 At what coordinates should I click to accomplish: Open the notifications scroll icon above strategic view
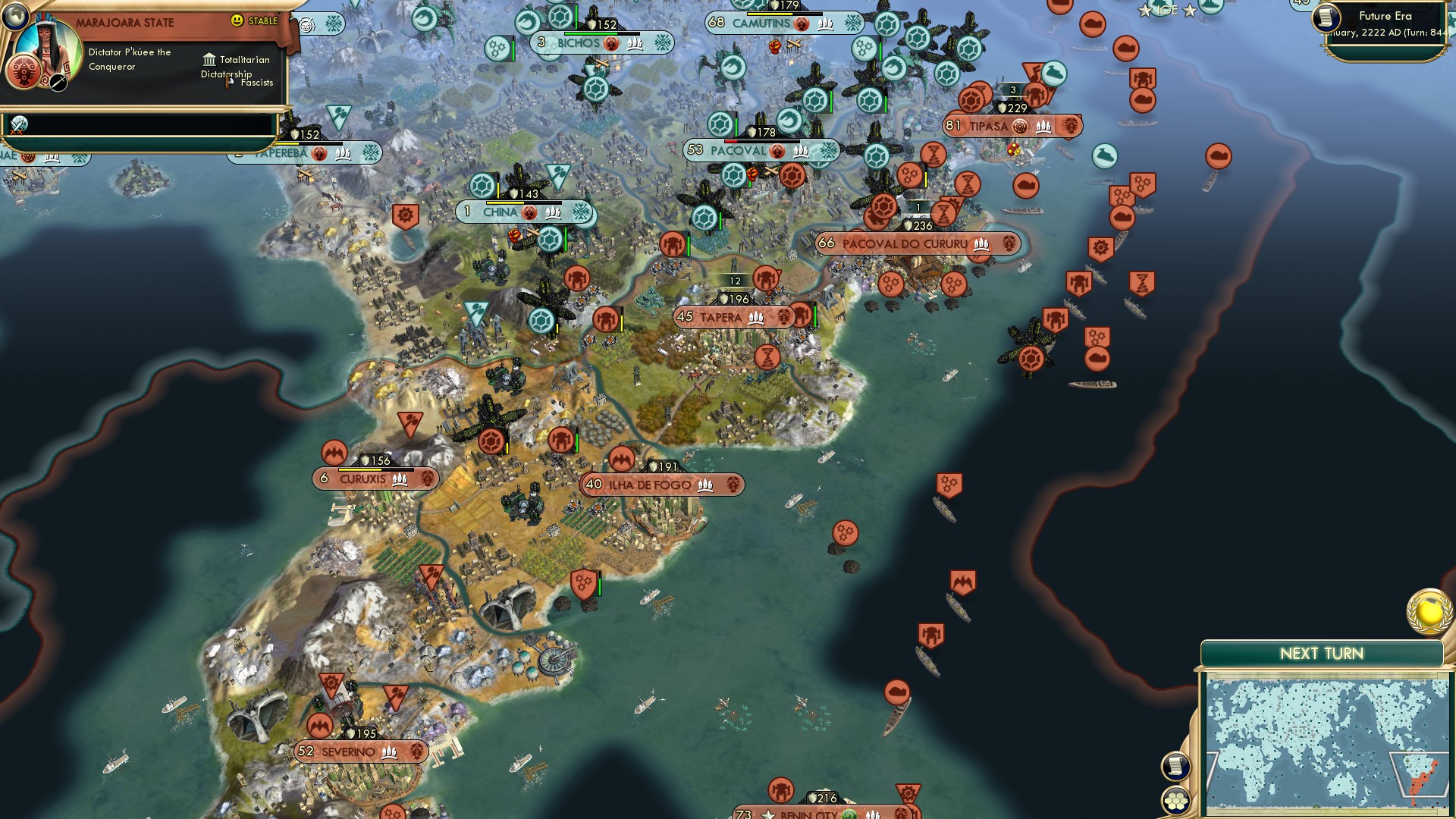click(x=1177, y=766)
